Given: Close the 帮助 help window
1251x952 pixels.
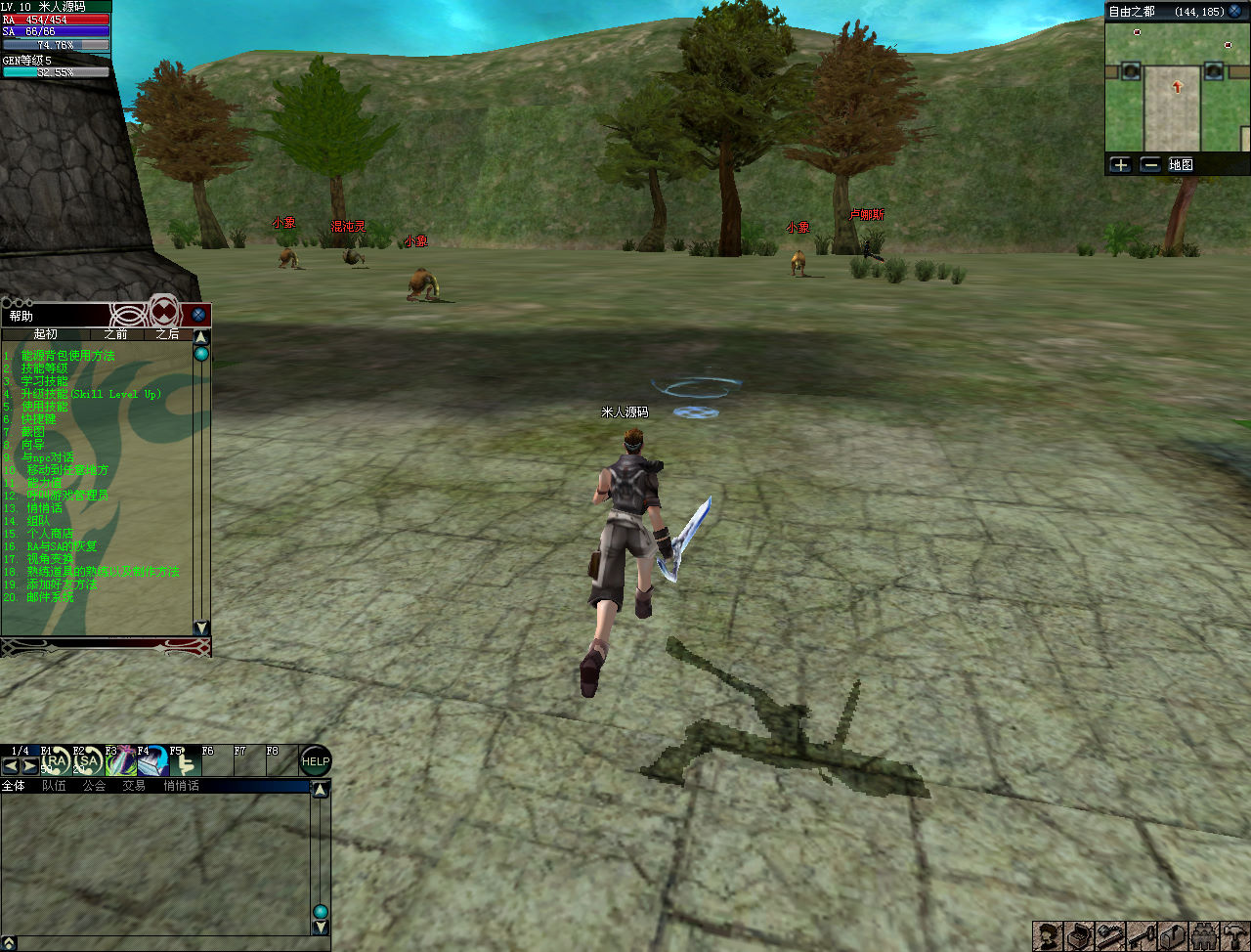Looking at the screenshot, I should point(198,315).
